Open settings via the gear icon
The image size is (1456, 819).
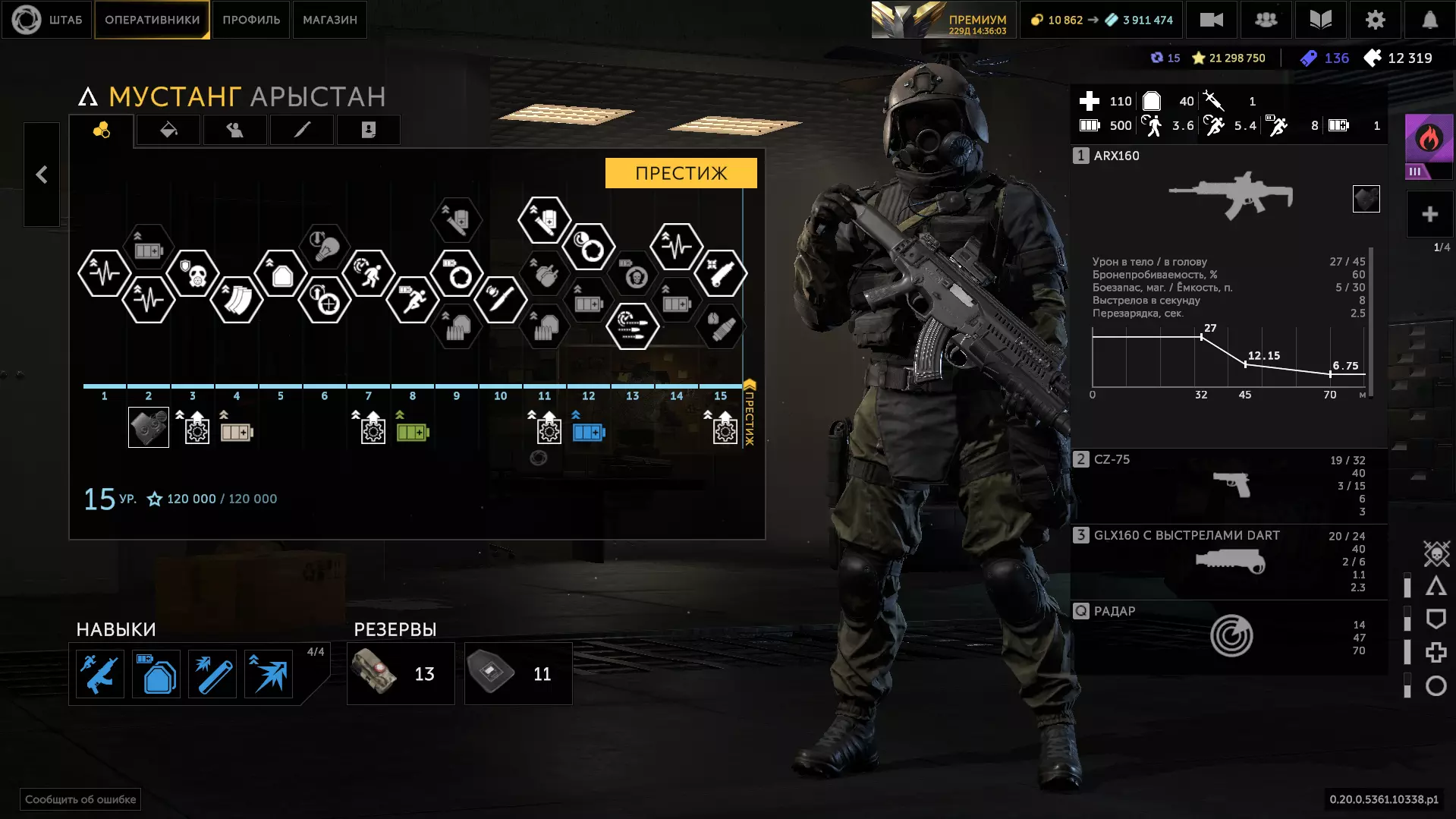[1375, 20]
